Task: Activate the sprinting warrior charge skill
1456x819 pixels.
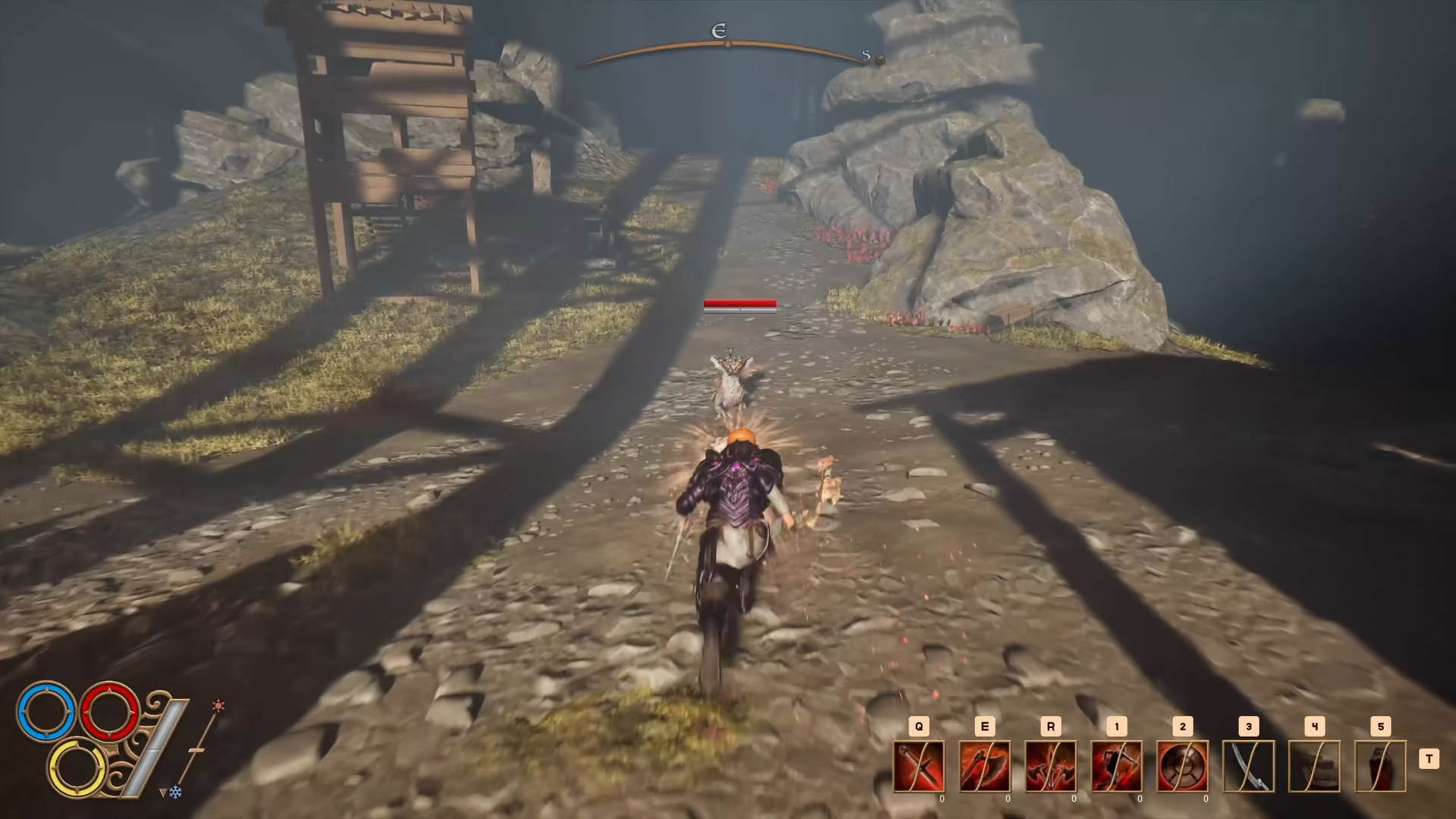Action: pyautogui.click(x=1116, y=766)
